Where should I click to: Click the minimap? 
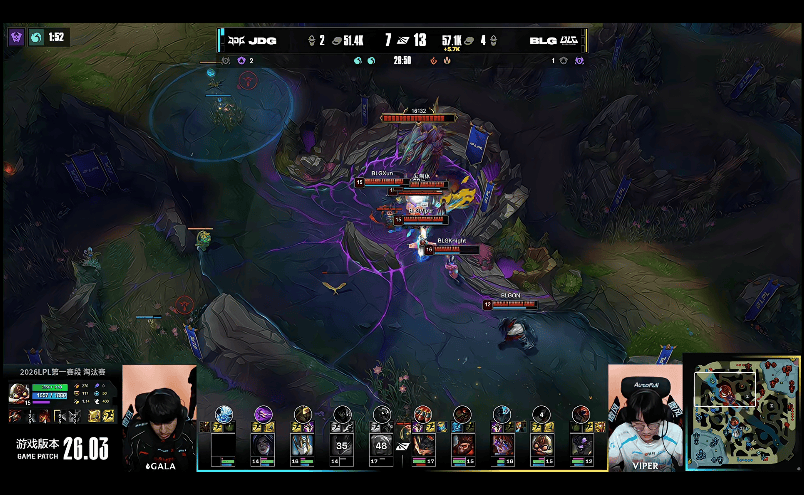point(741,412)
